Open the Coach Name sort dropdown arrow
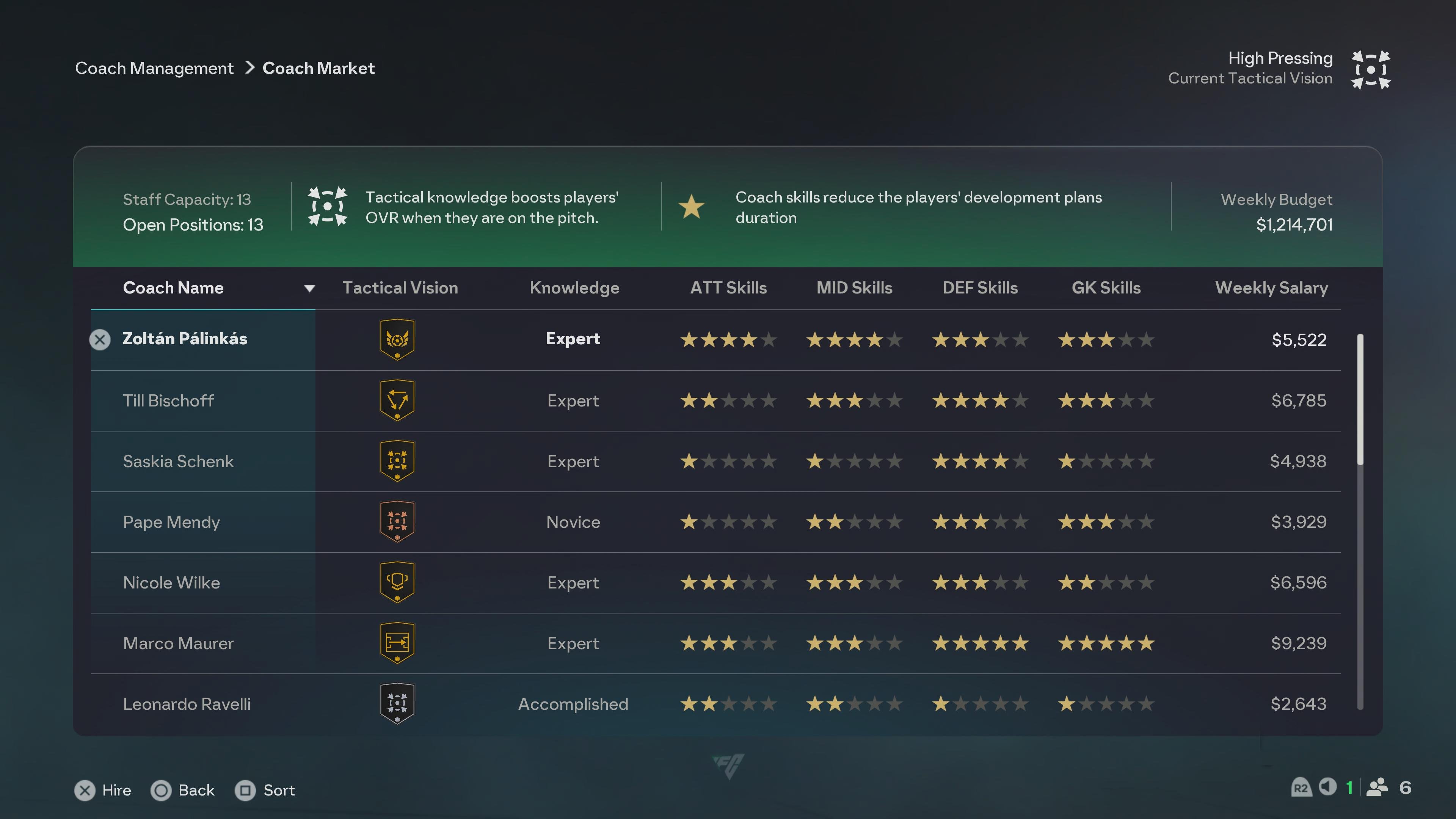 [x=309, y=288]
